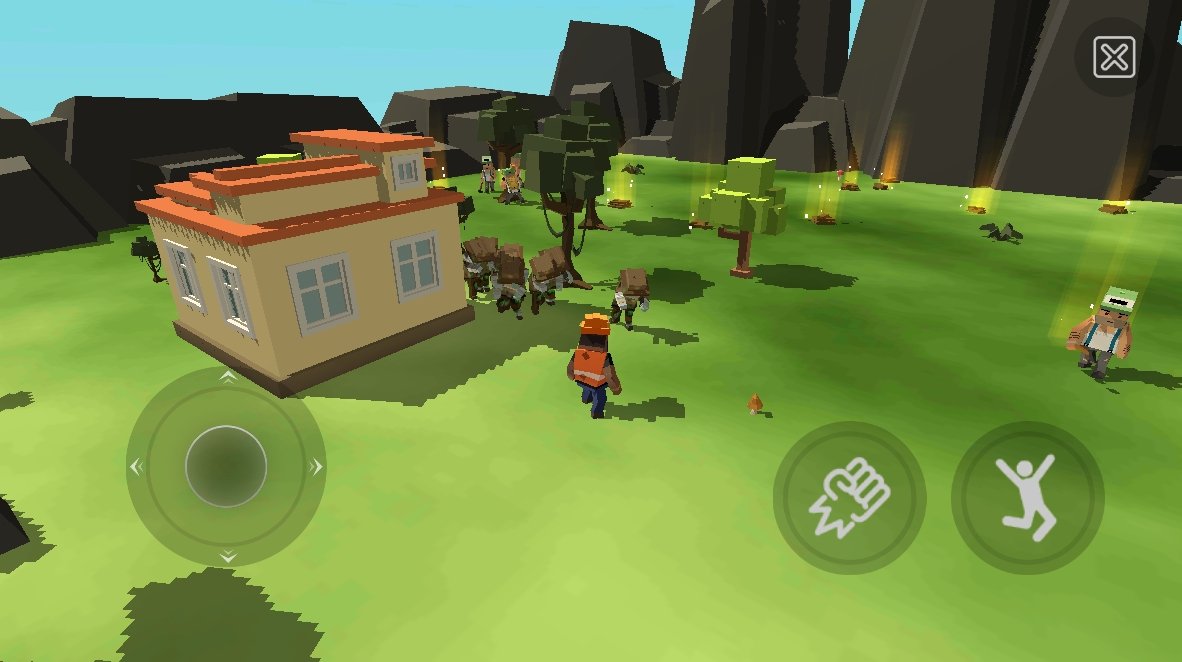Tap the fist punch attack button

(x=849, y=497)
